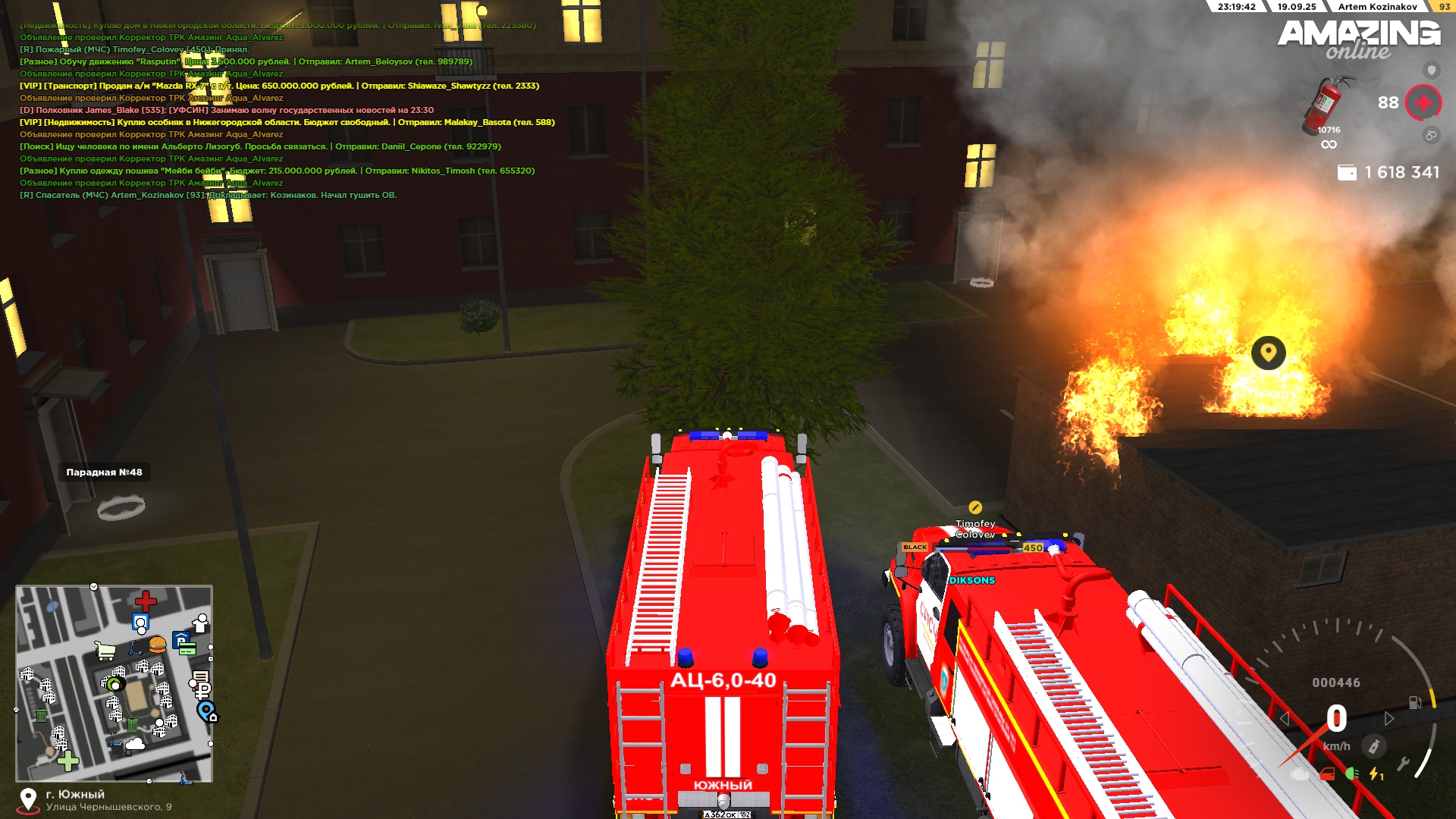This screenshot has width=1456, height=819.
Task: Click the yellow fire waypoint marker
Action: (1268, 353)
